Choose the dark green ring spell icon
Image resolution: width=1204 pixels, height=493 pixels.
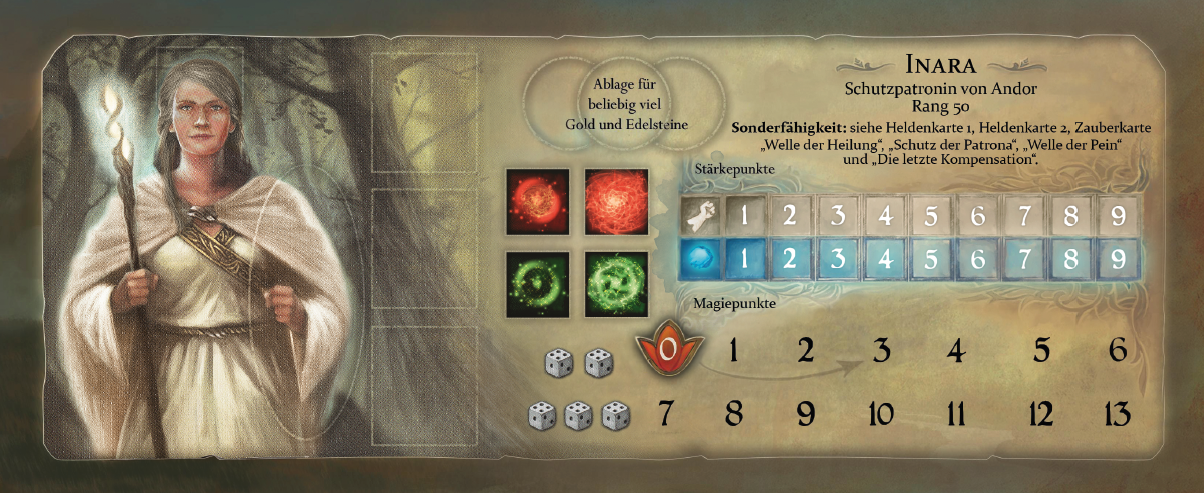(x=538, y=283)
